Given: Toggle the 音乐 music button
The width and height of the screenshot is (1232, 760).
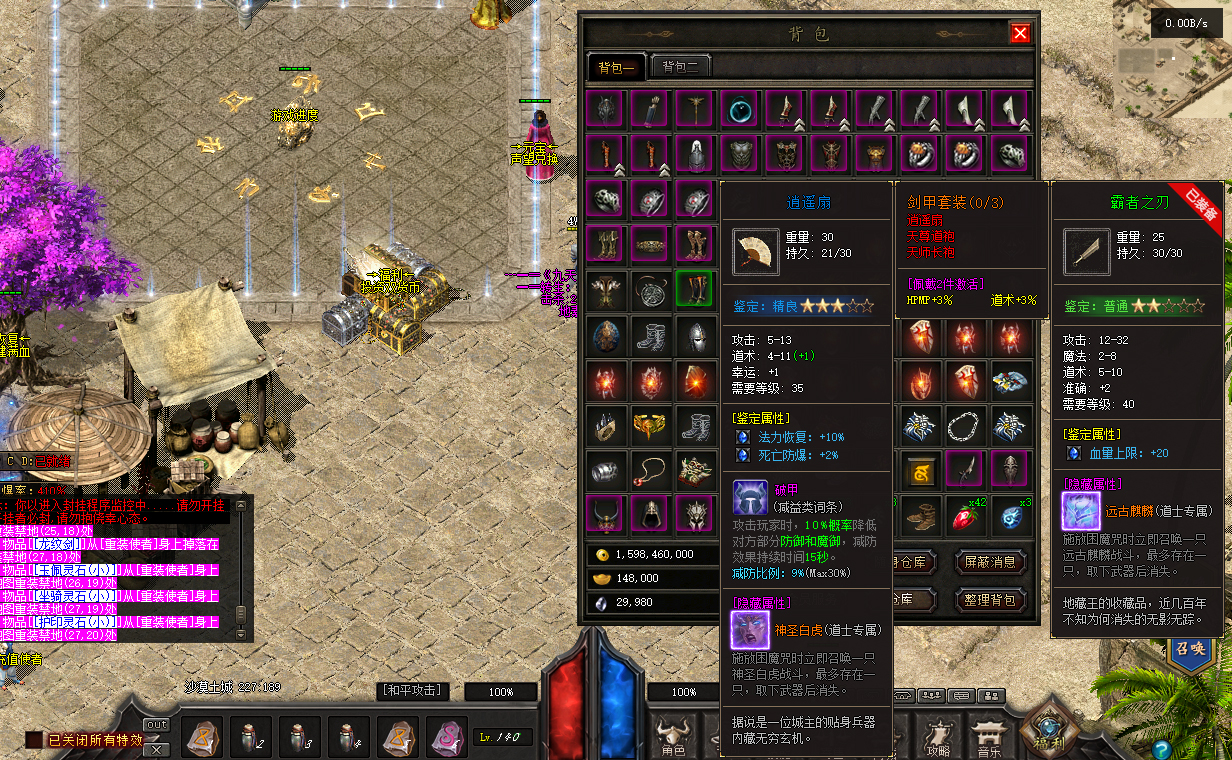Looking at the screenshot, I should pos(989,735).
